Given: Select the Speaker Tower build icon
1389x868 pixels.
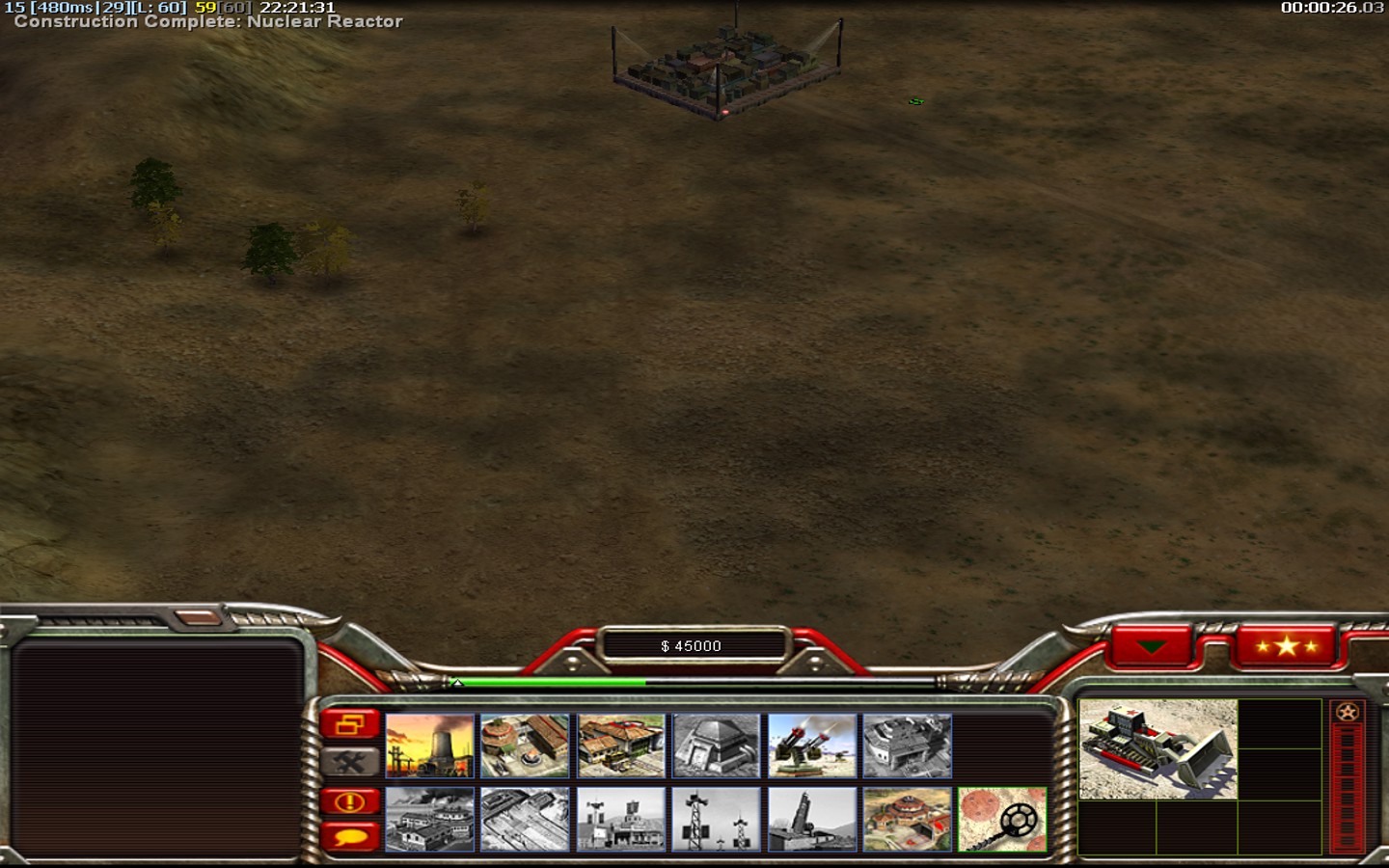Looking at the screenshot, I should (716, 820).
